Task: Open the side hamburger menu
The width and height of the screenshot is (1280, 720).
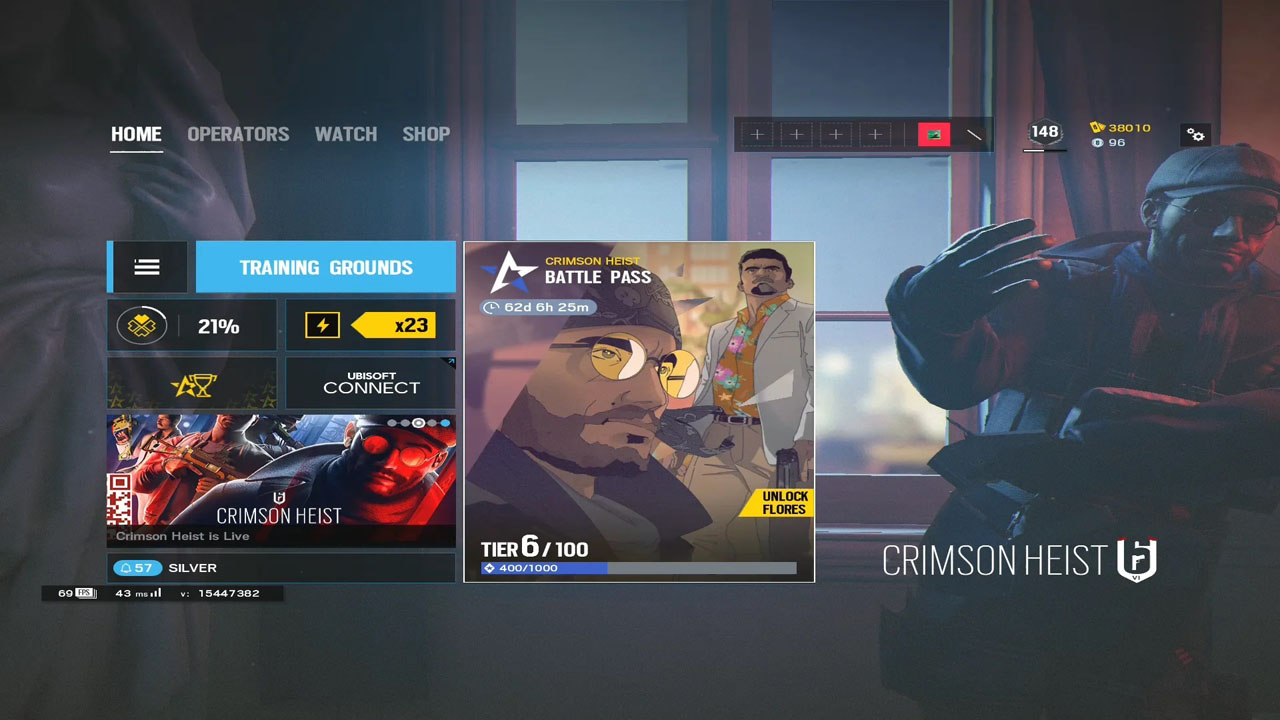Action: pos(147,267)
